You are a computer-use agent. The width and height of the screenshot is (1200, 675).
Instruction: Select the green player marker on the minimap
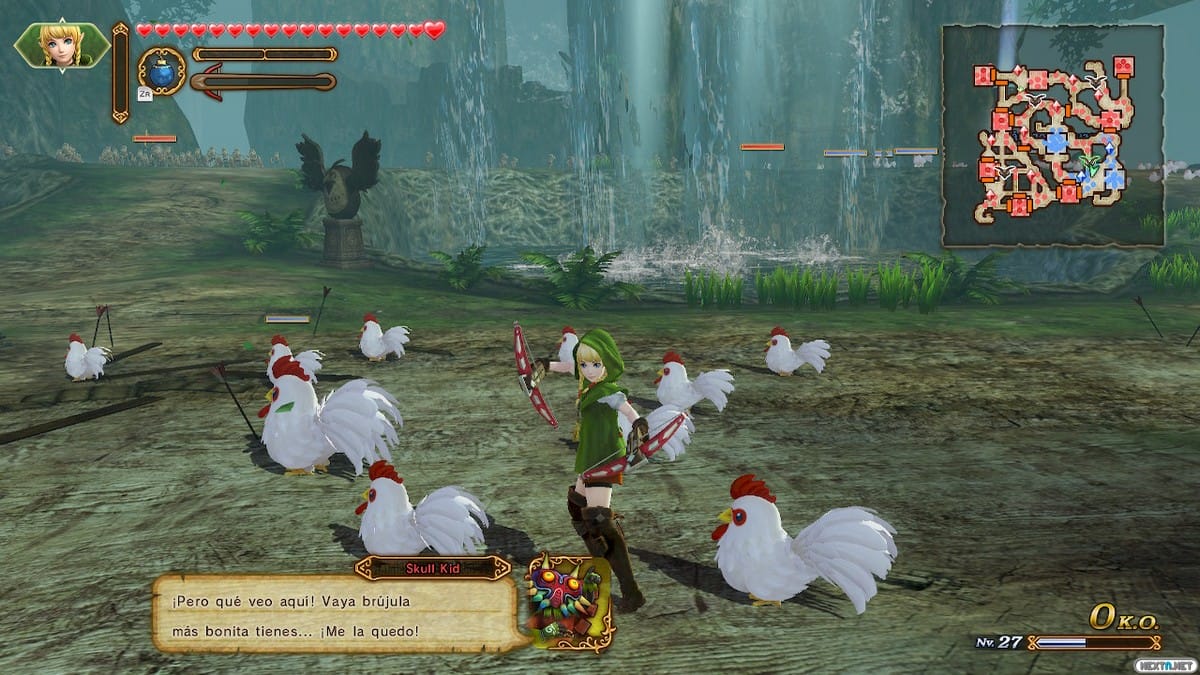pos(1089,166)
